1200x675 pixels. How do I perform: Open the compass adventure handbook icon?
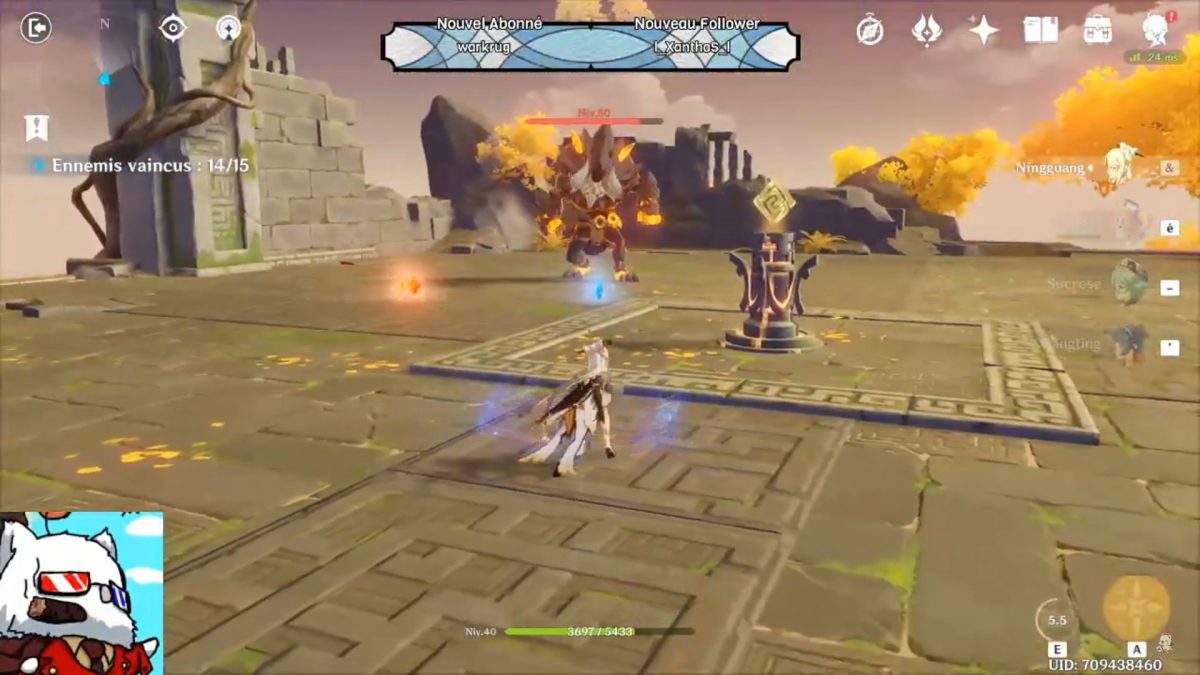(870, 30)
